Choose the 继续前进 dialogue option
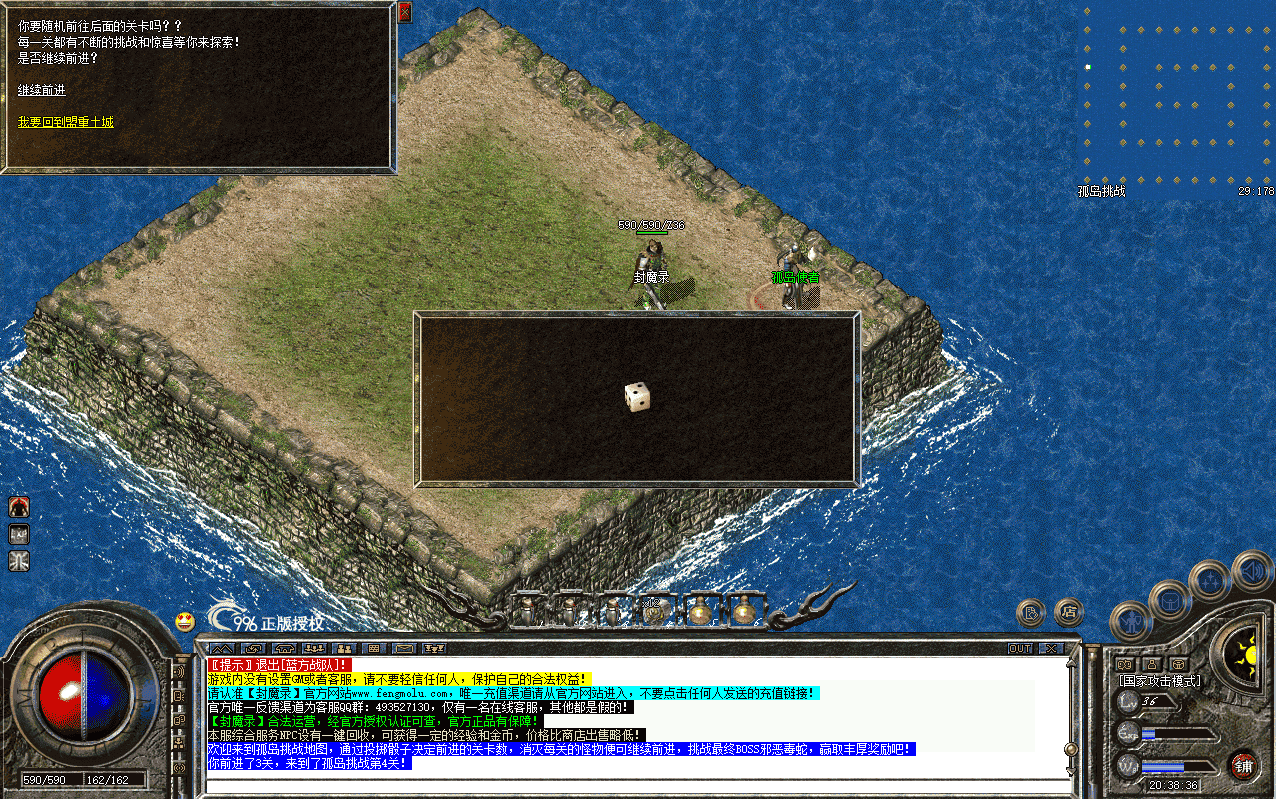 pyautogui.click(x=41, y=90)
